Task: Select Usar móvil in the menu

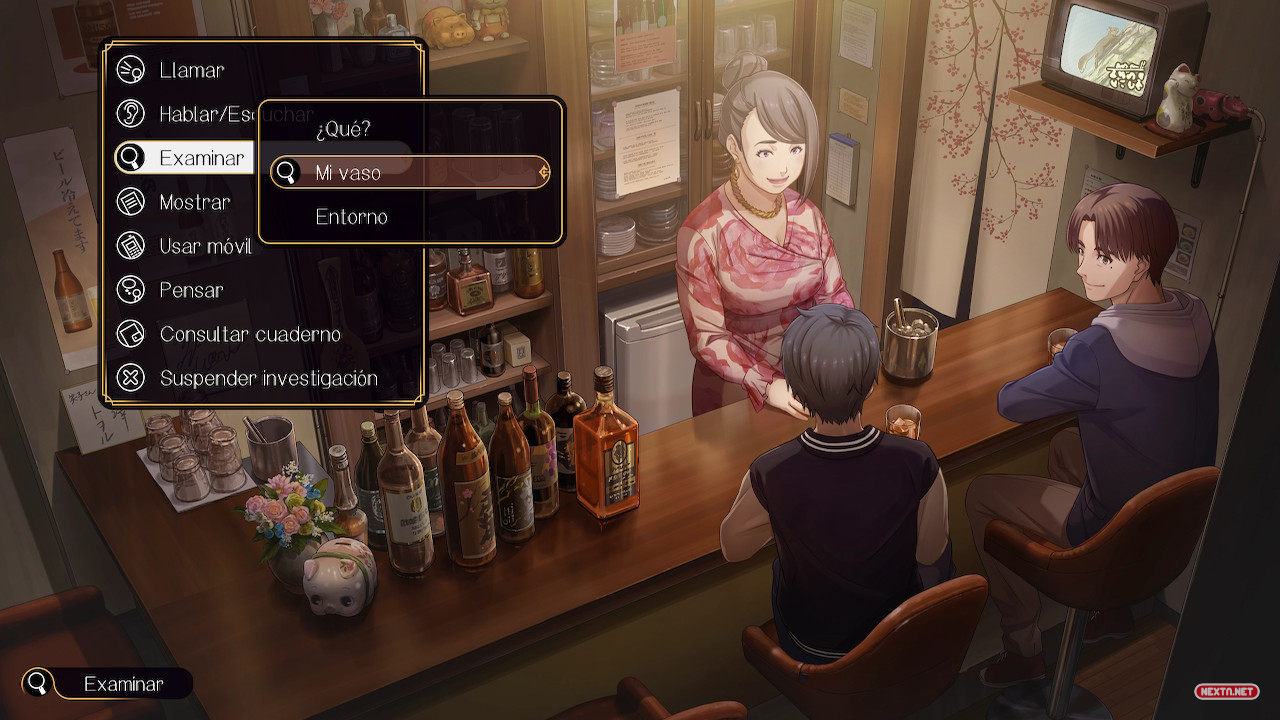Action: (207, 246)
